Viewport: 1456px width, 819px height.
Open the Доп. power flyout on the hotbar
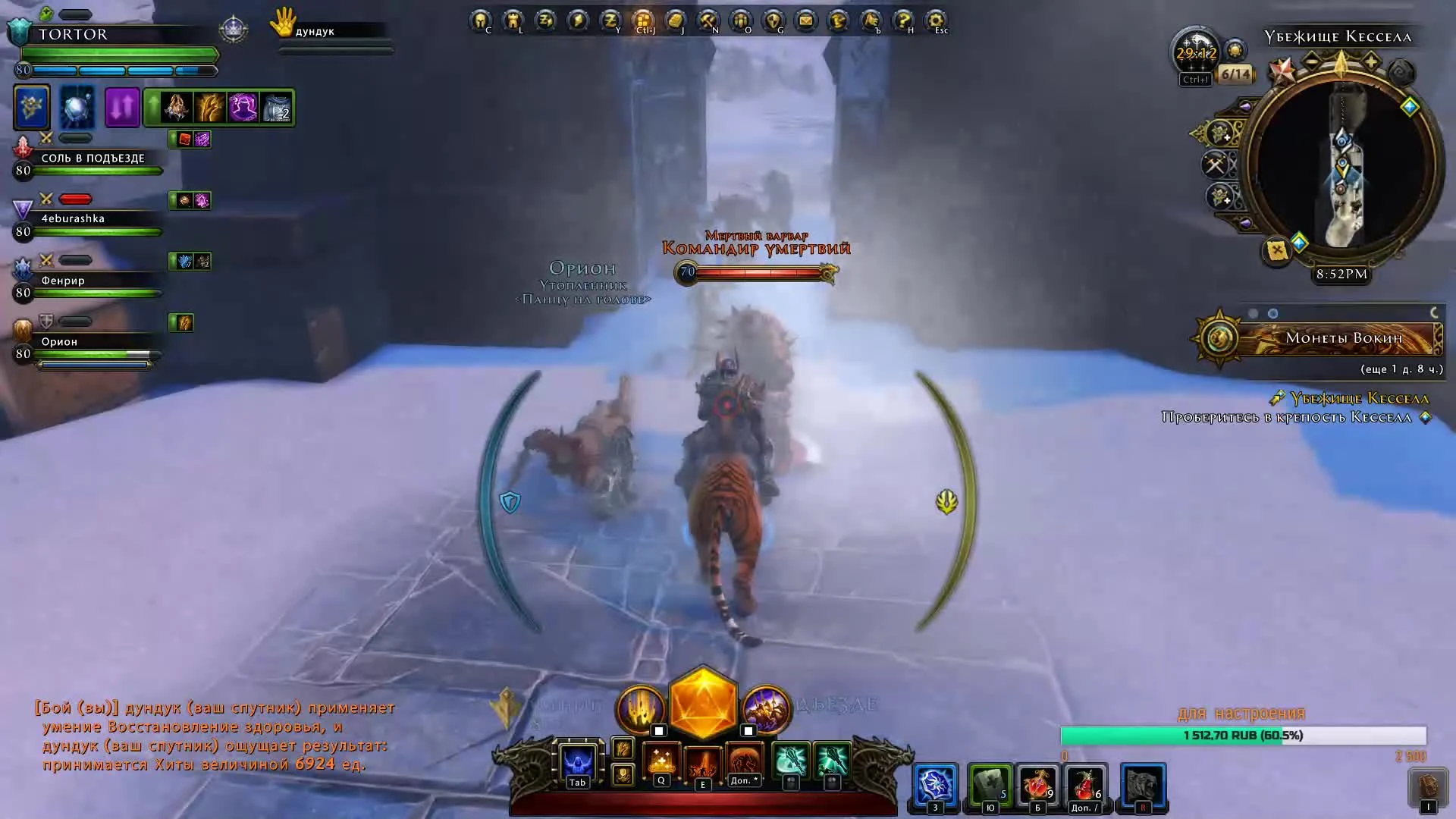coord(744,758)
